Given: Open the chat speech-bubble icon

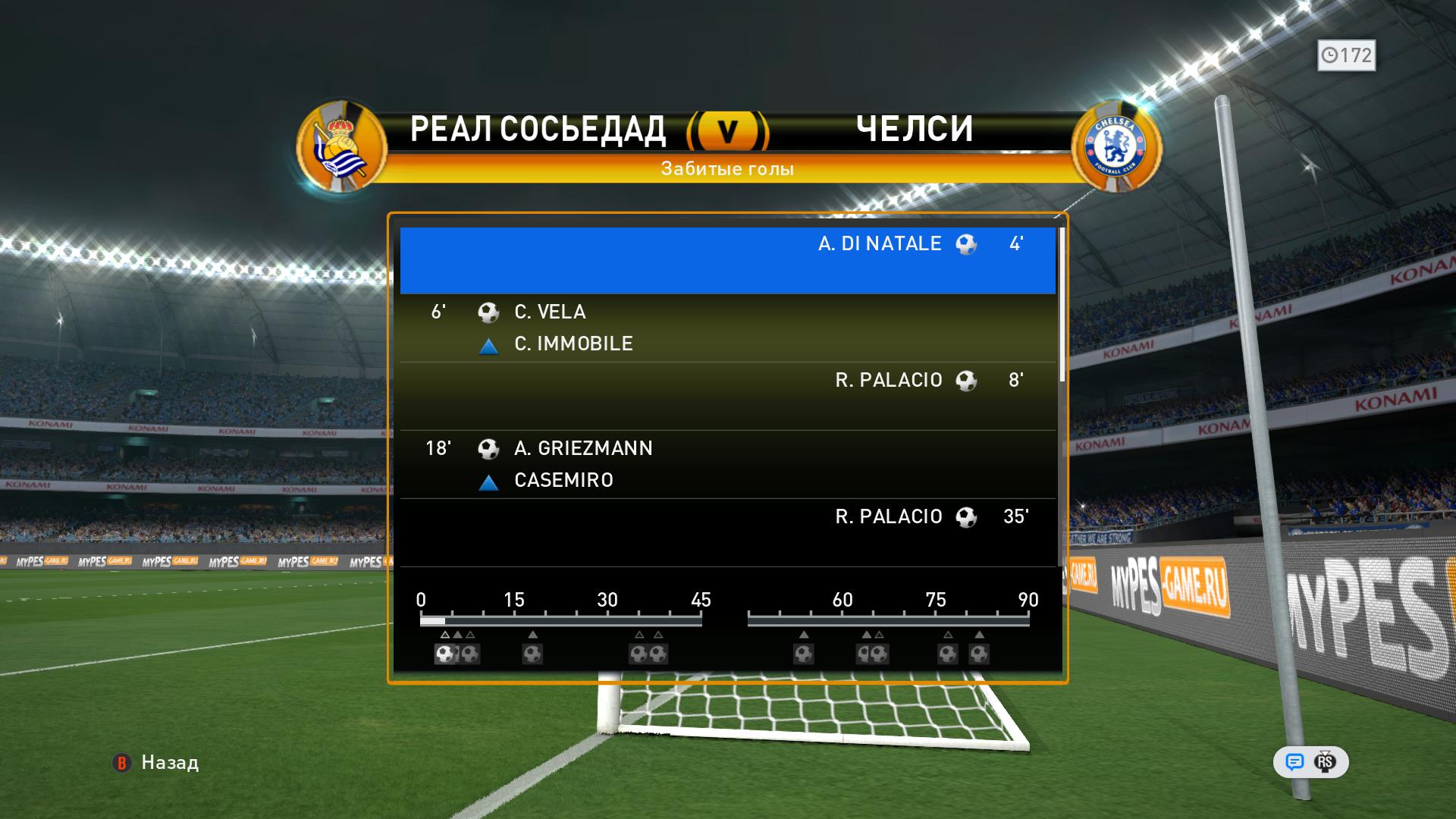Looking at the screenshot, I should pyautogui.click(x=1294, y=762).
